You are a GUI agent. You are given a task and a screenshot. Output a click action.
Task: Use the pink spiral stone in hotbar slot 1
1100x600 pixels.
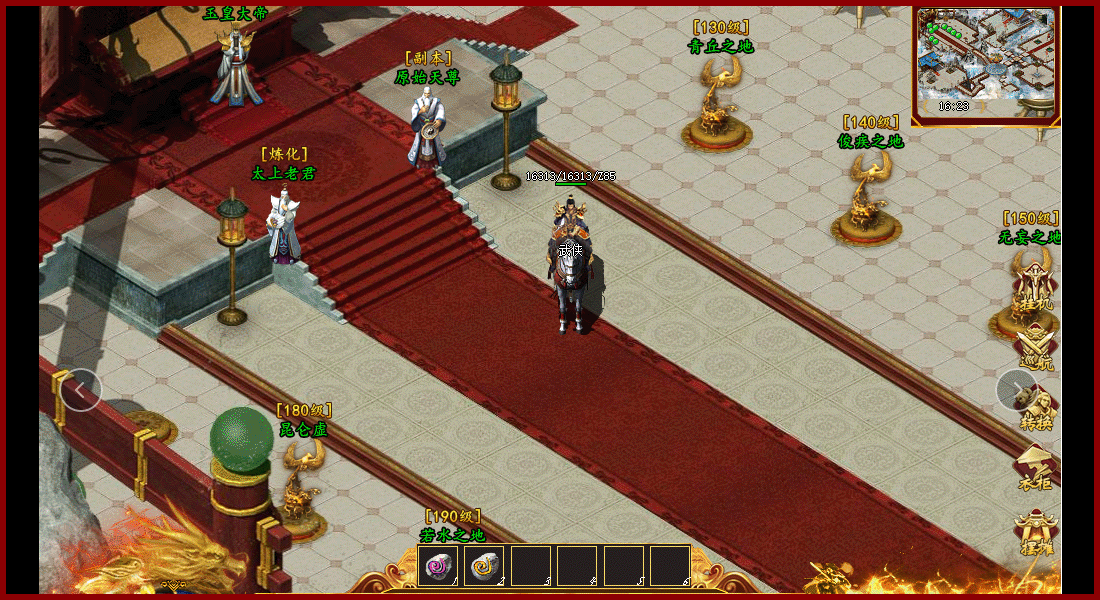(439, 566)
